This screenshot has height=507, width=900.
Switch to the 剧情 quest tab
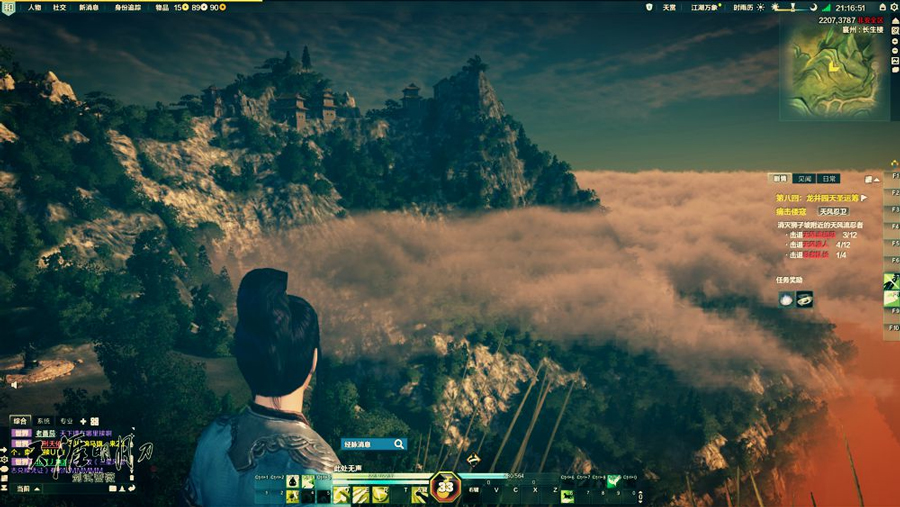(781, 179)
